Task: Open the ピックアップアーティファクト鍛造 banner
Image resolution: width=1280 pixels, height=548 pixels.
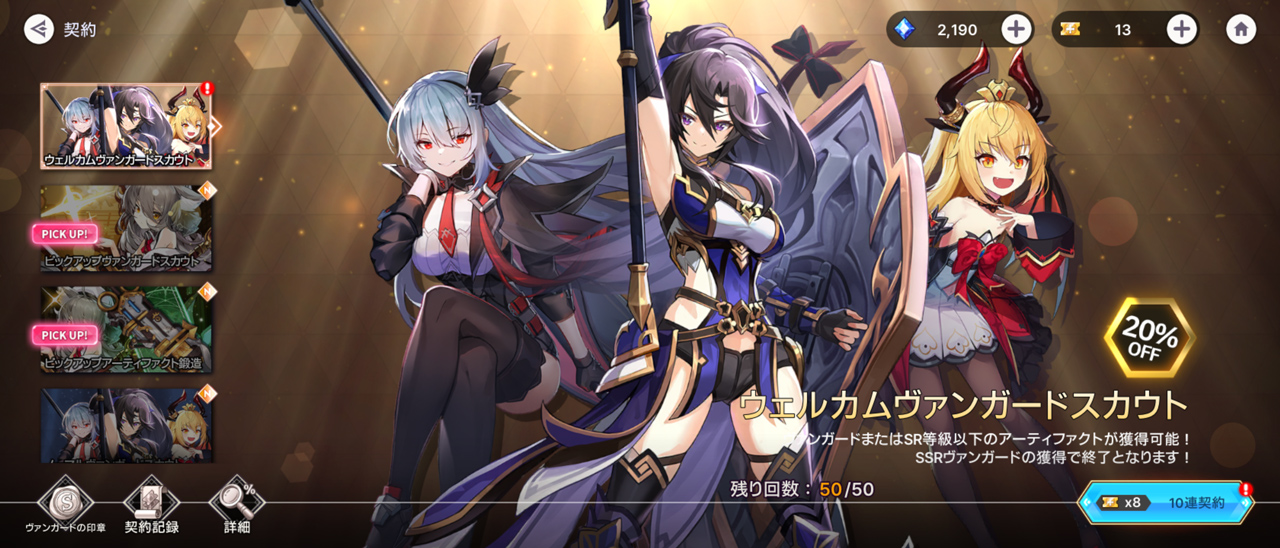Action: pos(126,330)
